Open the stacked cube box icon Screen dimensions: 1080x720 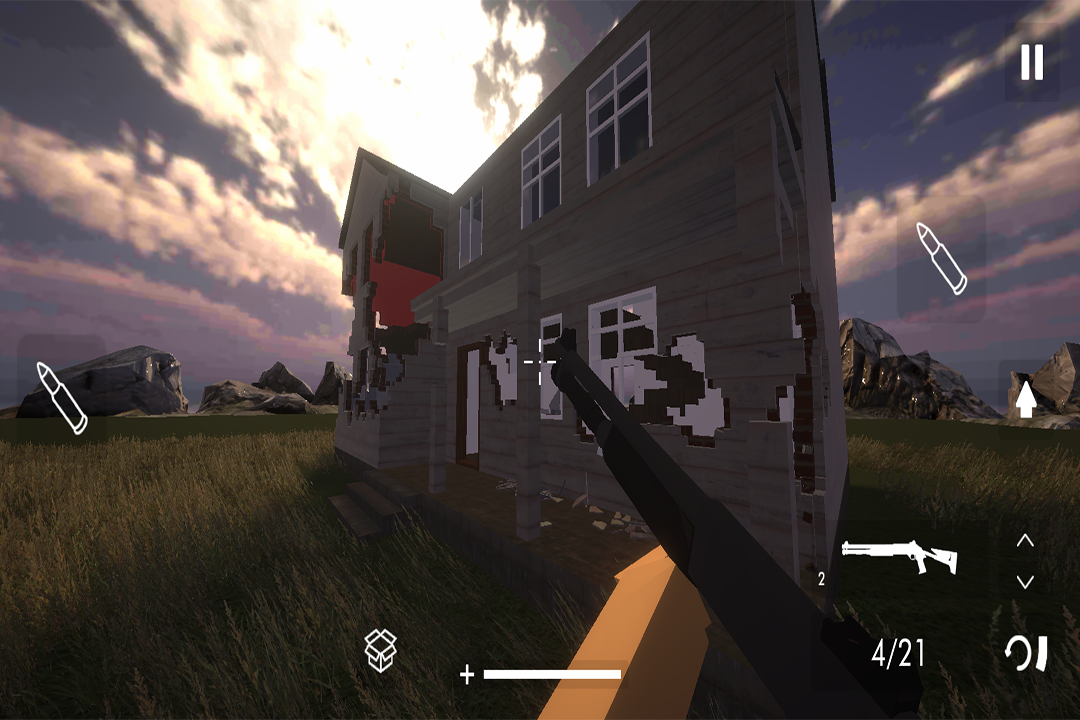pos(381,650)
